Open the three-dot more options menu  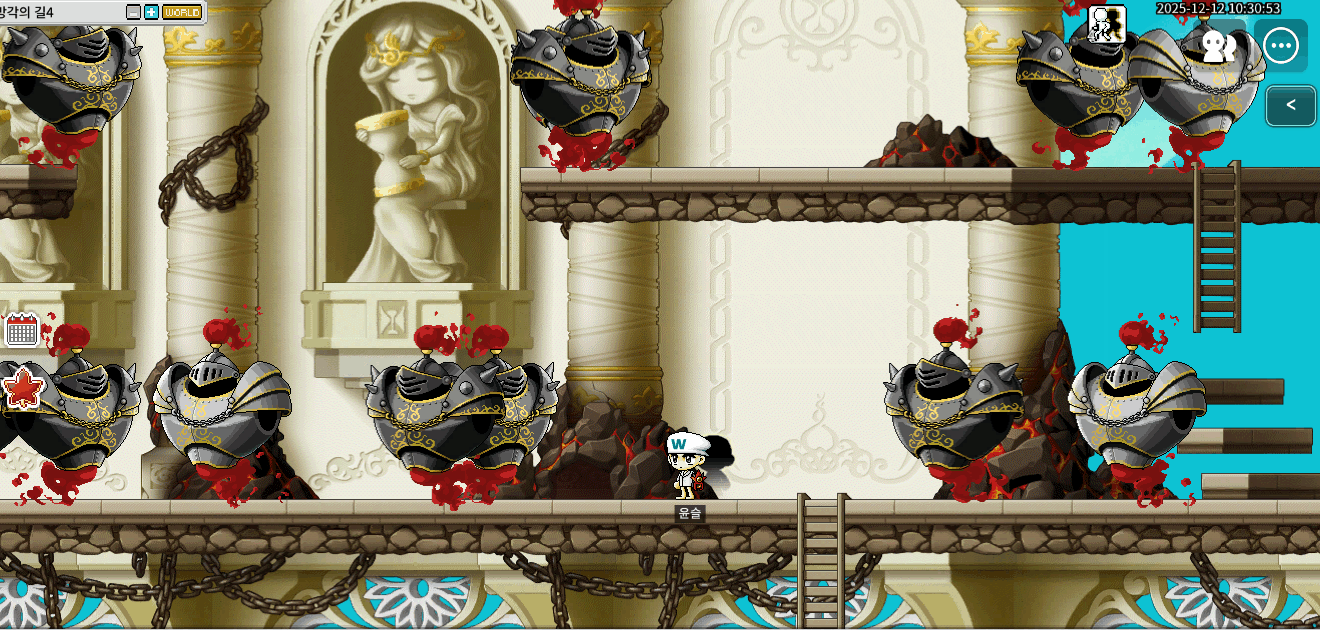1281,46
